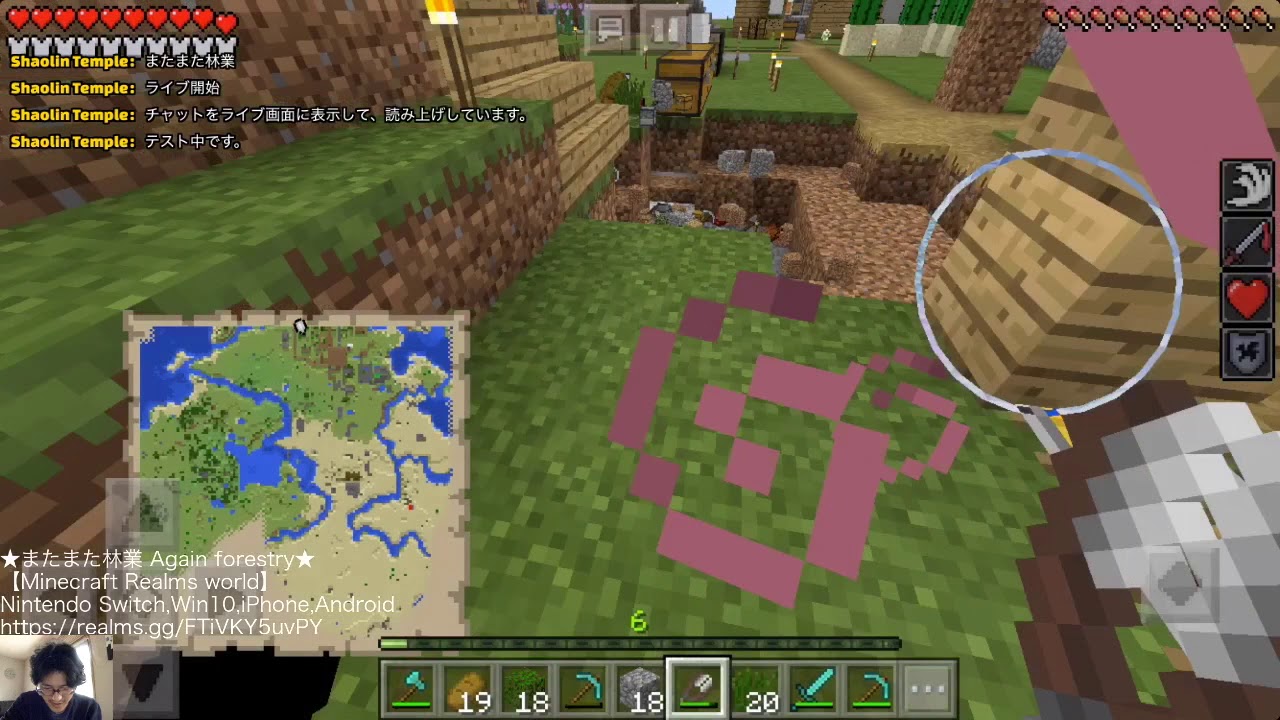Select the wheat stack of 20
The width and height of the screenshot is (1280, 720).
(x=757, y=687)
